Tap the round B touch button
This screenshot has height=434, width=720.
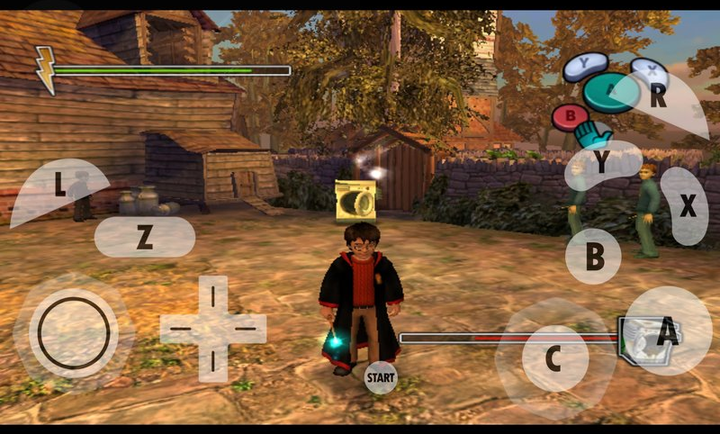pos(594,257)
